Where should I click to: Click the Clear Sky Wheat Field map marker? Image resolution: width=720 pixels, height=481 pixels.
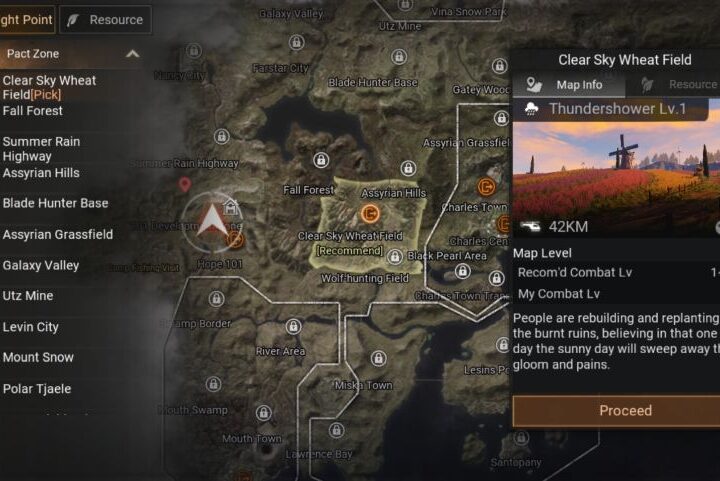(x=369, y=213)
